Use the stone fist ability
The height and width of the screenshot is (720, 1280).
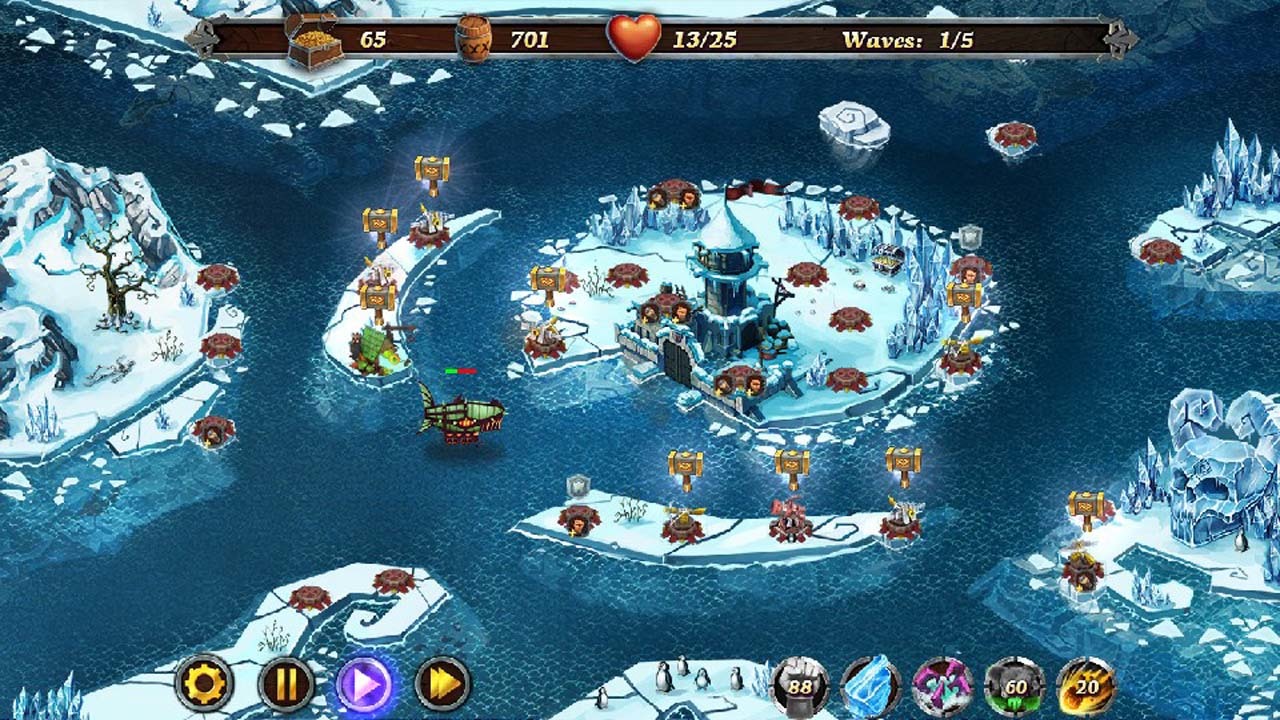click(799, 686)
